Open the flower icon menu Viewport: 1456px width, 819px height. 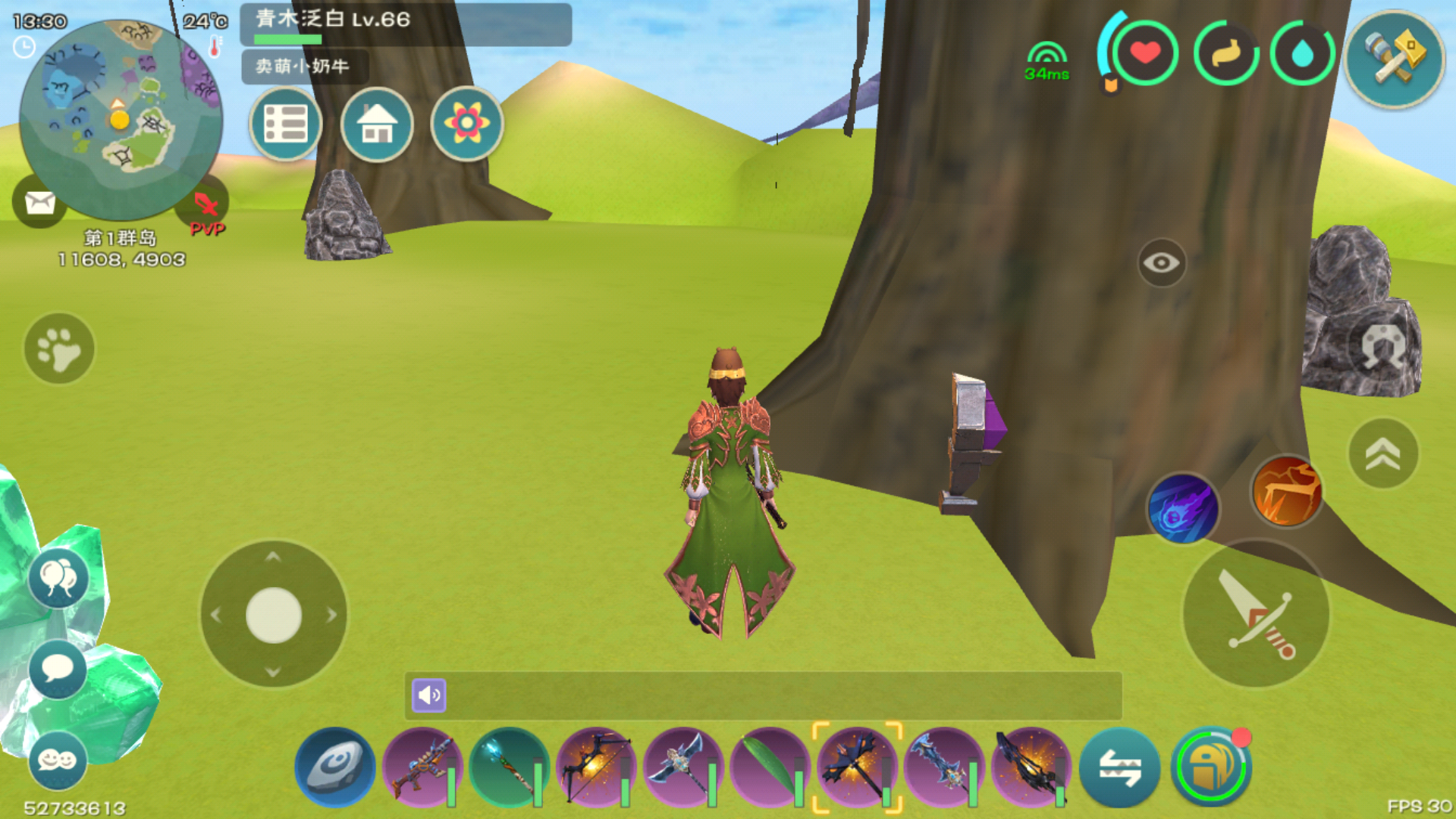(x=466, y=124)
